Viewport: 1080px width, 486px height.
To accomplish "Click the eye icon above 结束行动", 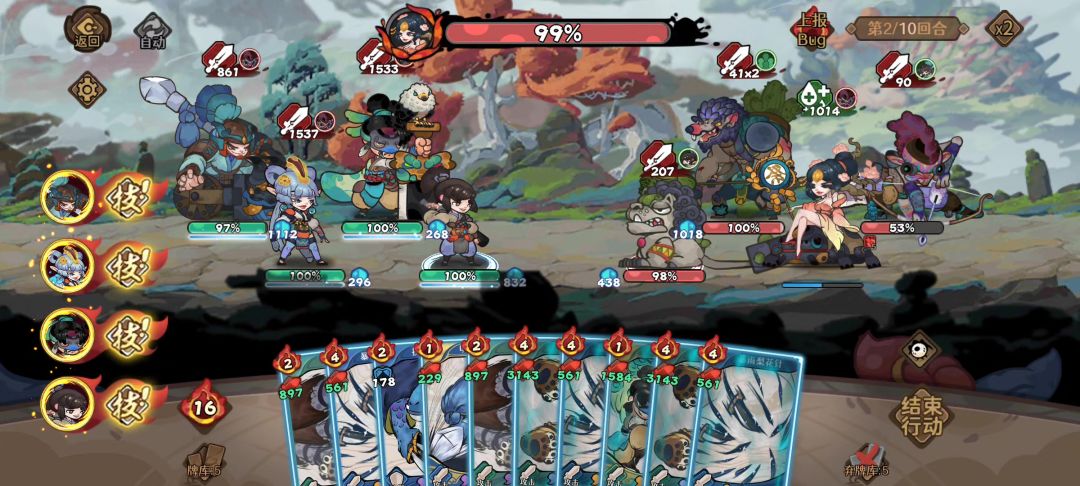I will [920, 350].
